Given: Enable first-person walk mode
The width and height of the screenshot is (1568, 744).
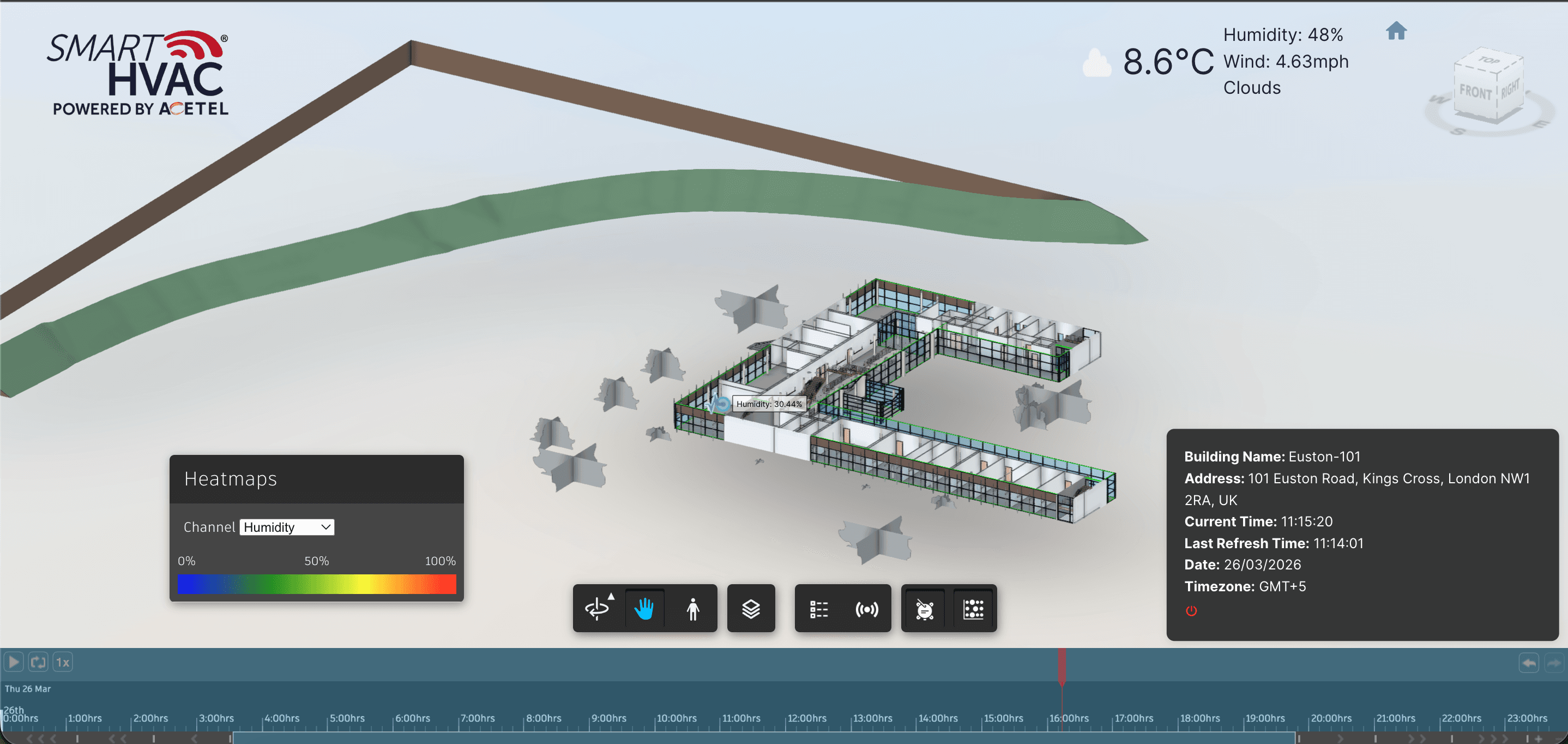Looking at the screenshot, I should coord(693,608).
